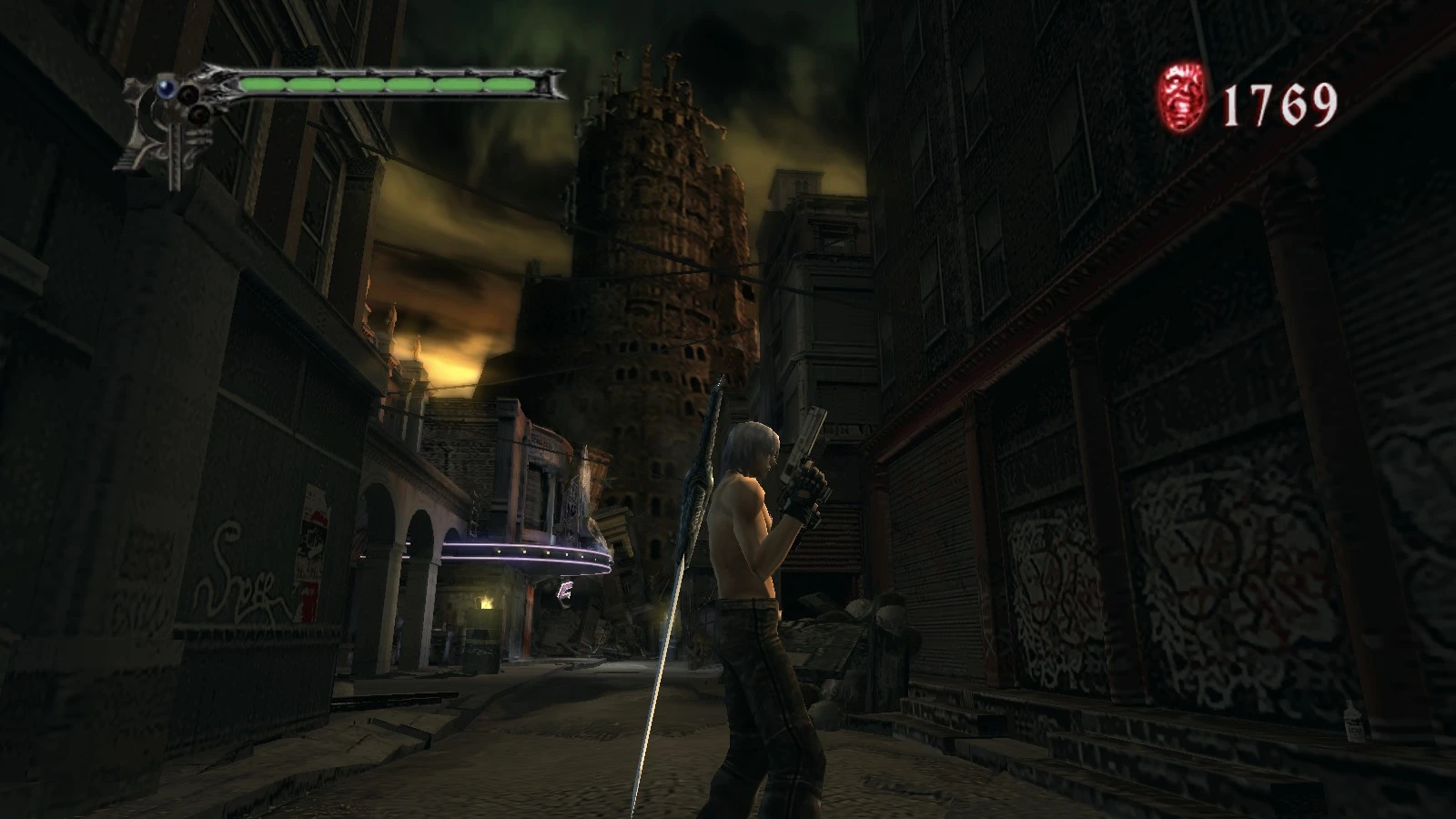
Task: Click the second dark red rune orb
Action: coord(197,116)
